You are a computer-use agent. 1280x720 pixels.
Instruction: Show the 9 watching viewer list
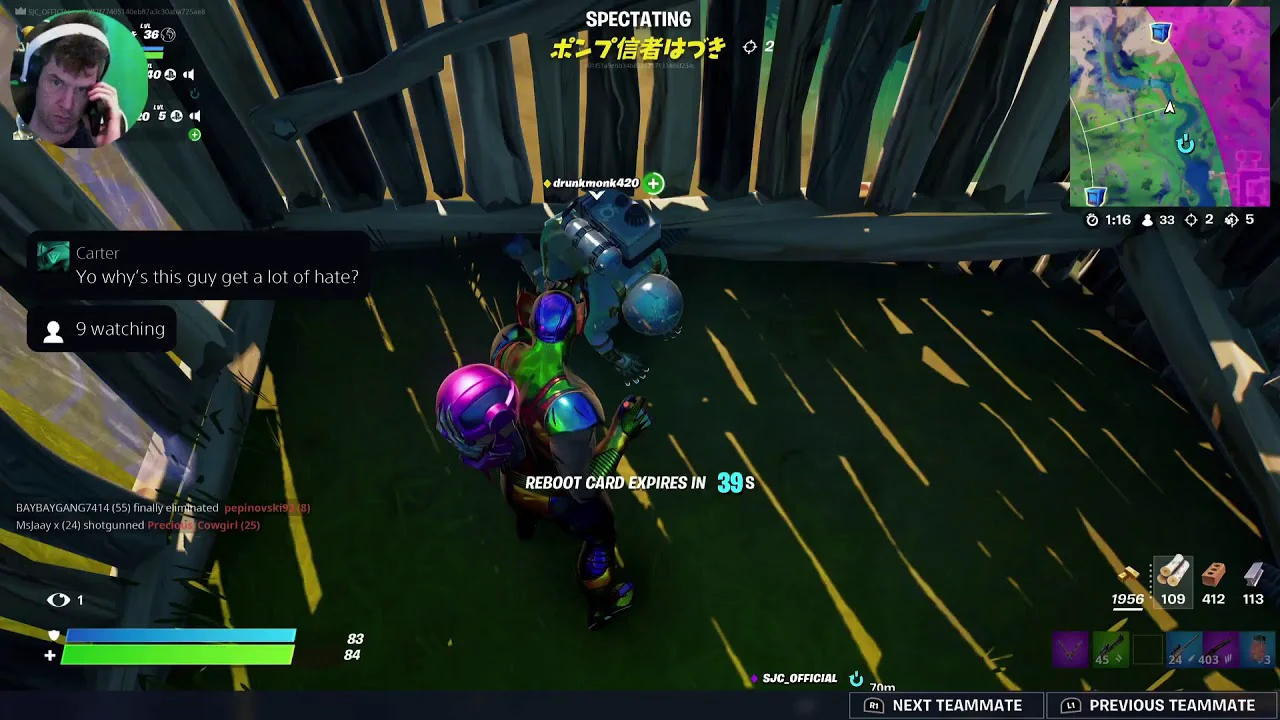point(104,329)
